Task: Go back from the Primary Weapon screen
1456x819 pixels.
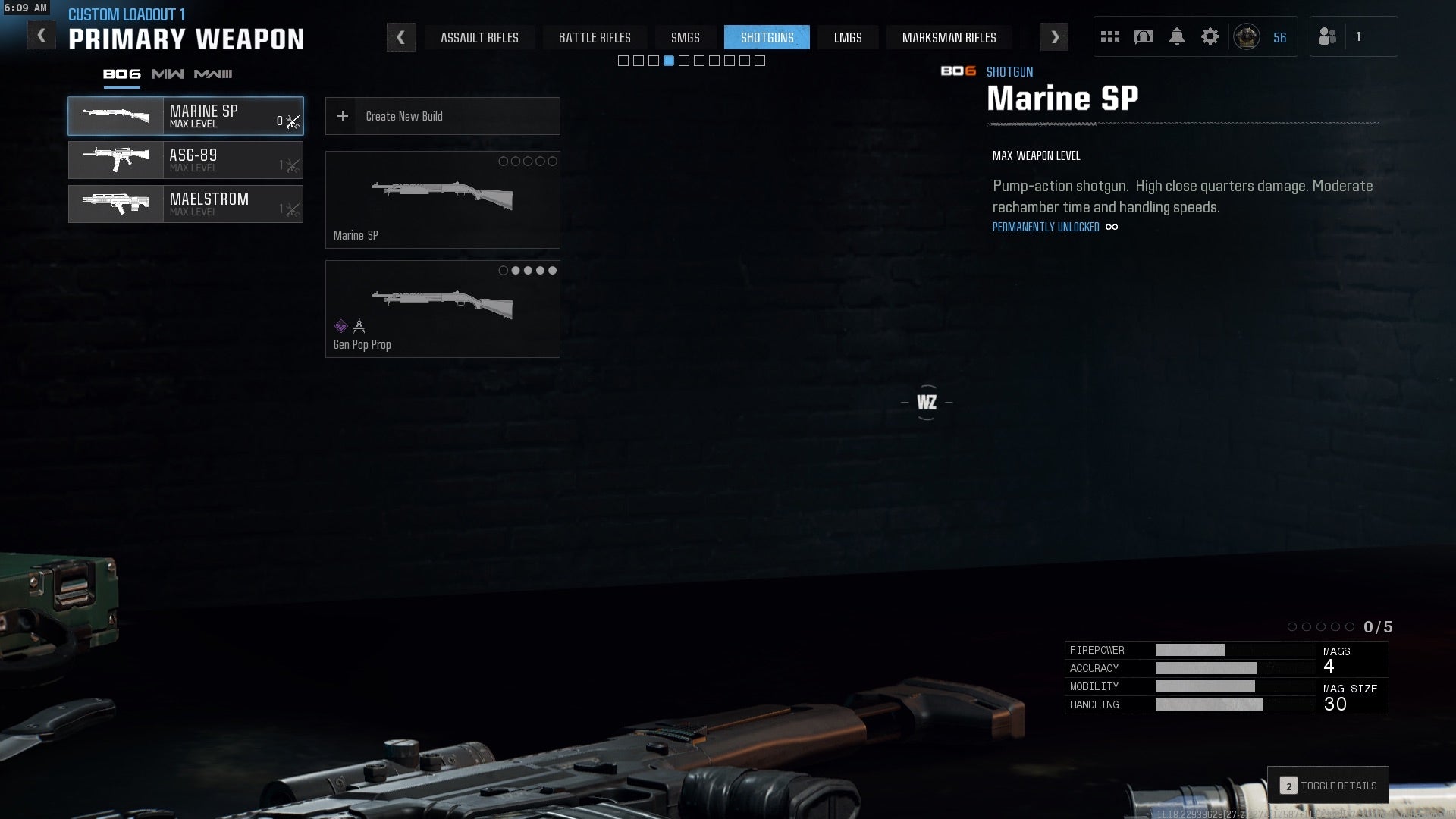Action: coord(41,36)
